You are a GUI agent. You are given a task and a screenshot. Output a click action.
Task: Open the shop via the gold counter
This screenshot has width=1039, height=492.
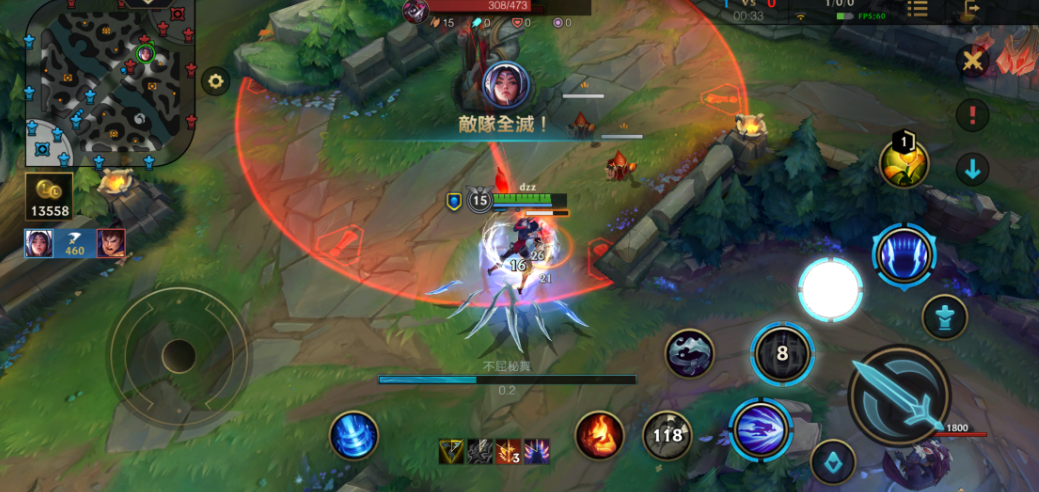click(49, 196)
